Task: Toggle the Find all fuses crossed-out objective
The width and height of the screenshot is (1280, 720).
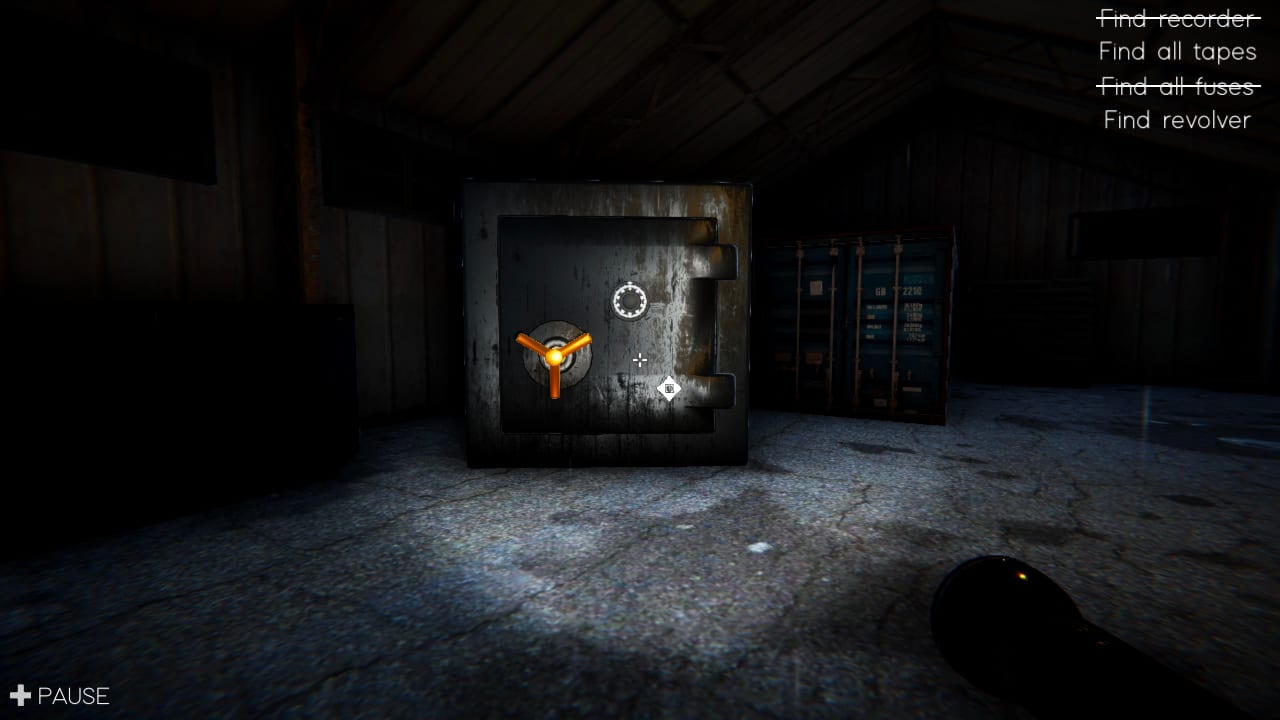Action: tap(1176, 86)
